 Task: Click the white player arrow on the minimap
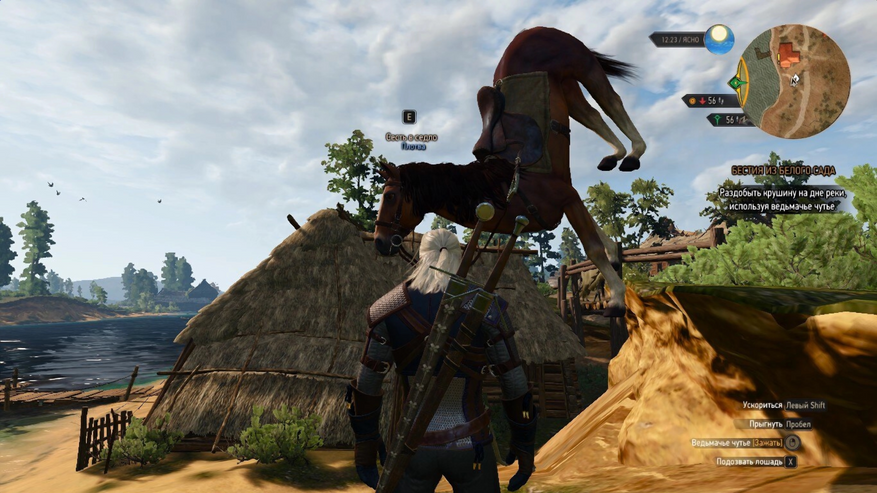795,78
